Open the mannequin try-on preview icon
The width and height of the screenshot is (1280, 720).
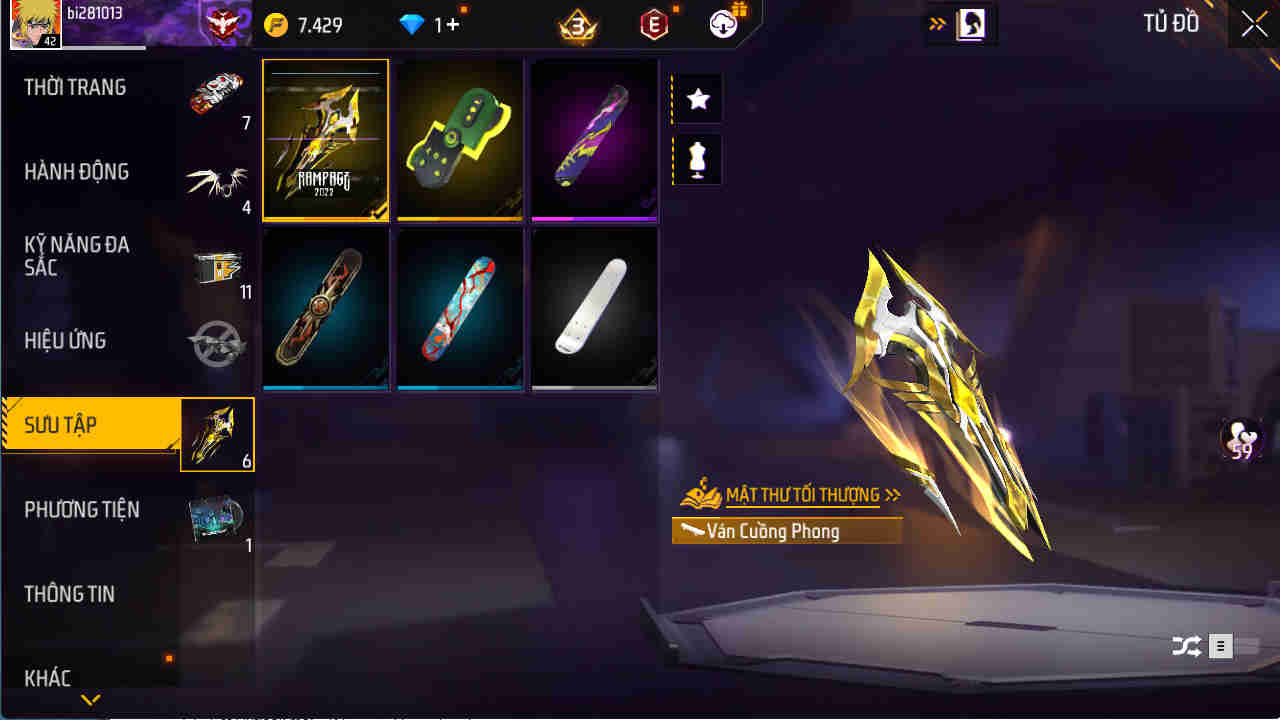tap(696, 160)
